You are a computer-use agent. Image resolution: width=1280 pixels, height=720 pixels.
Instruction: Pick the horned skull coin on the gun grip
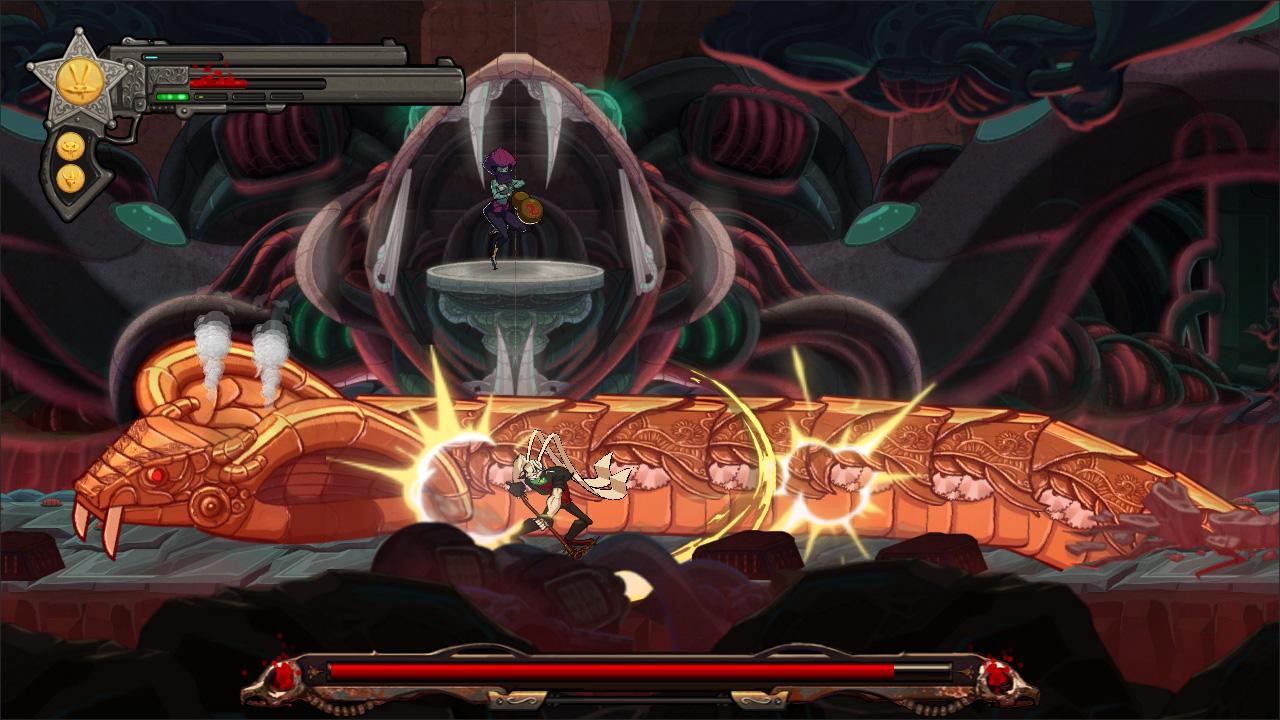(x=71, y=178)
